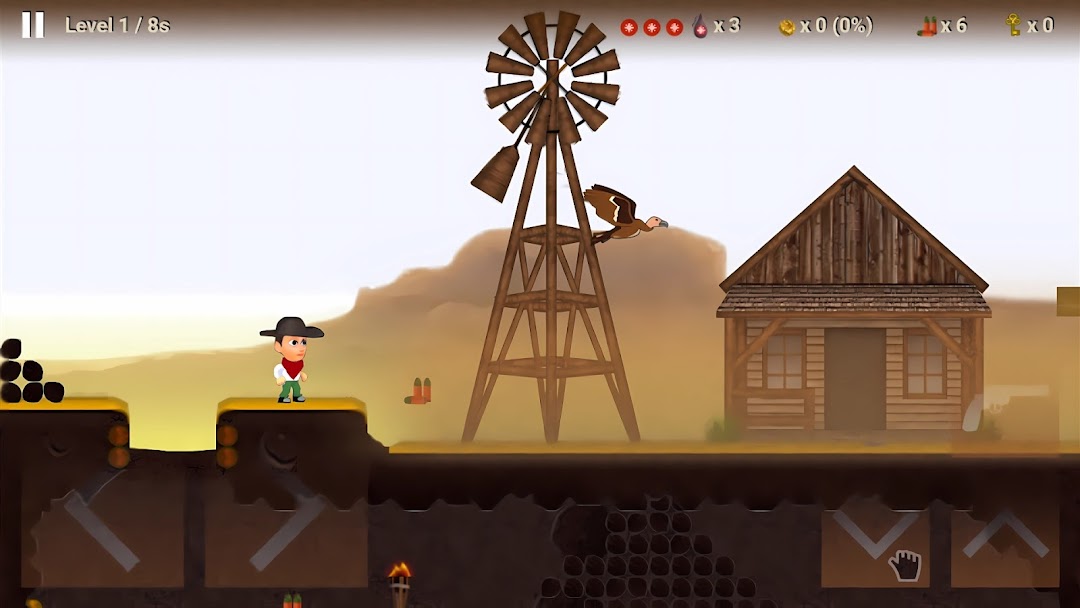This screenshot has width=1080, height=608.
Task: Pause the game
Action: click(33, 25)
